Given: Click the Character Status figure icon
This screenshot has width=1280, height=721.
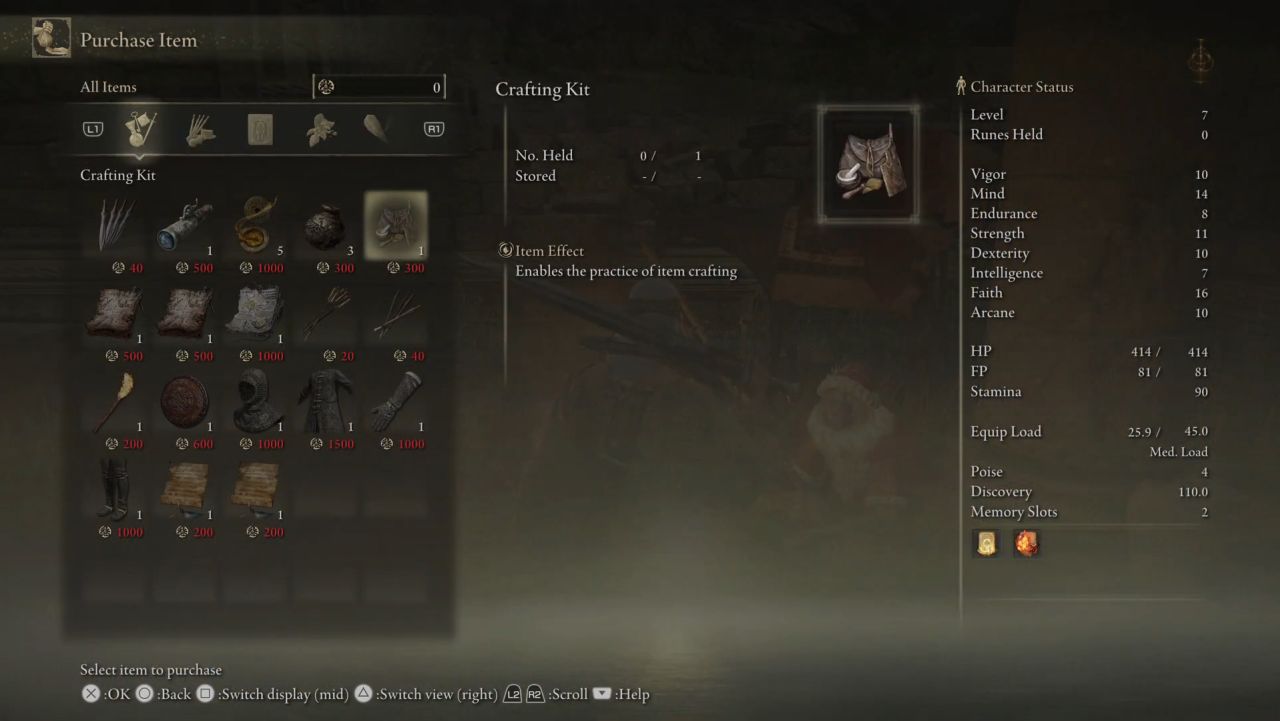Looking at the screenshot, I should pyautogui.click(x=961, y=86).
